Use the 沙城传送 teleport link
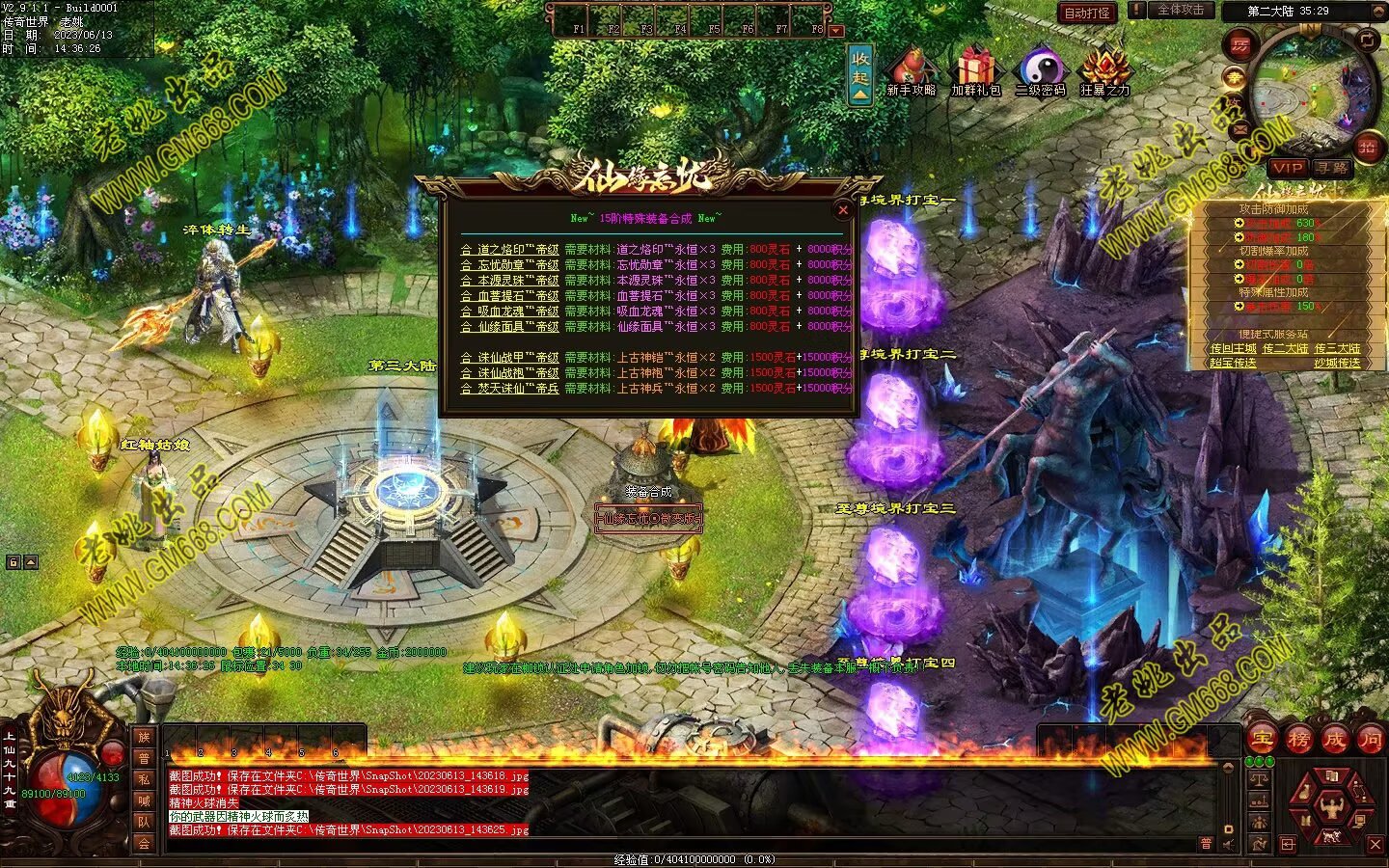The height and width of the screenshot is (868, 1389). coord(1337,364)
